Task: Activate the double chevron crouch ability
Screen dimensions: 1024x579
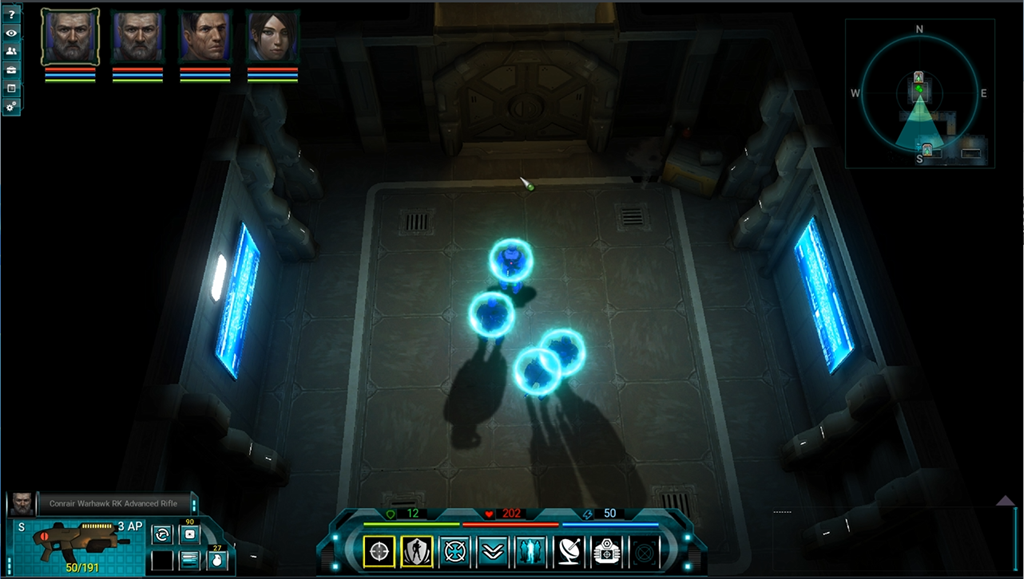Action: point(492,551)
